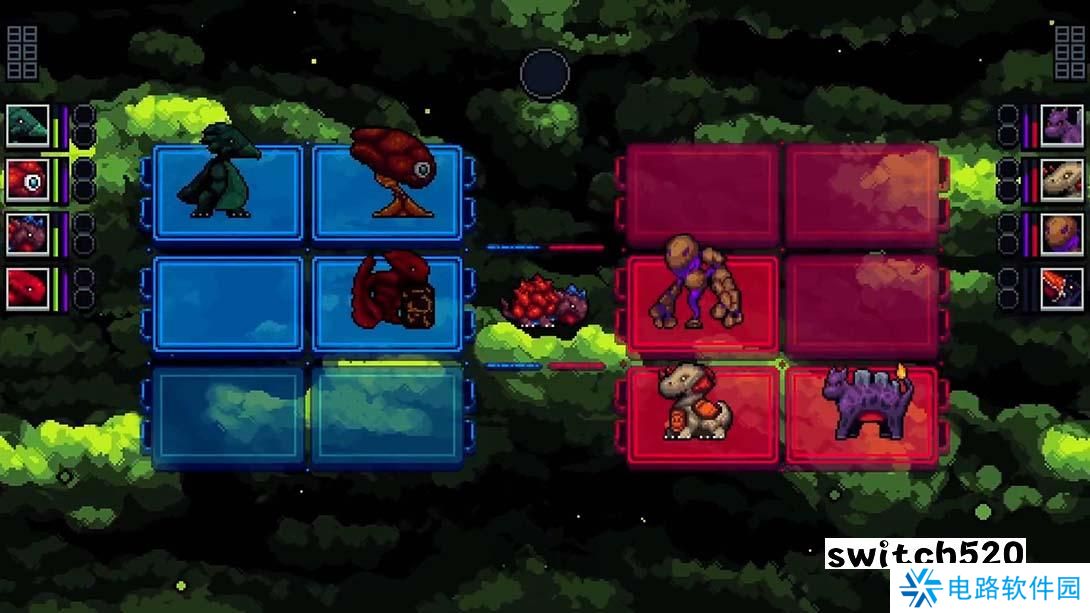
Task: Select the blue tile with the crate-carrying red creature
Action: [388, 304]
